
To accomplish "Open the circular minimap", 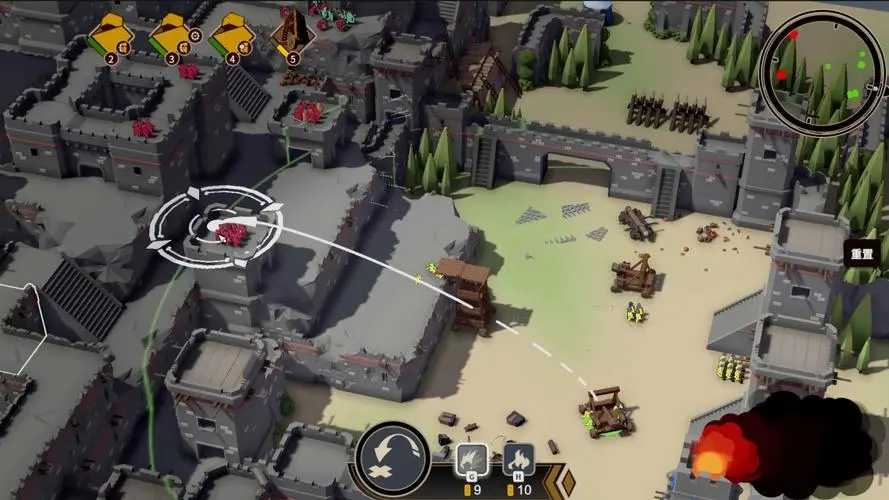I will (x=821, y=73).
